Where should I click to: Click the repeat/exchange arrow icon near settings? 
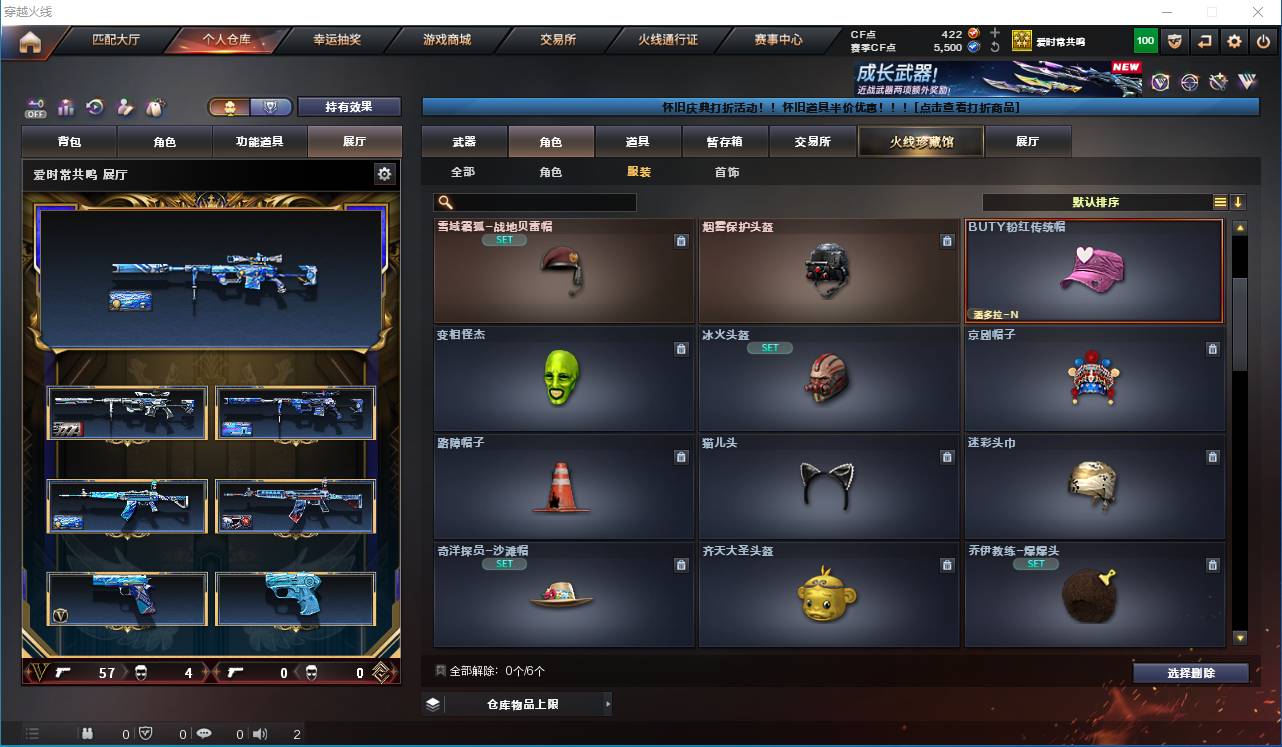coord(1203,40)
